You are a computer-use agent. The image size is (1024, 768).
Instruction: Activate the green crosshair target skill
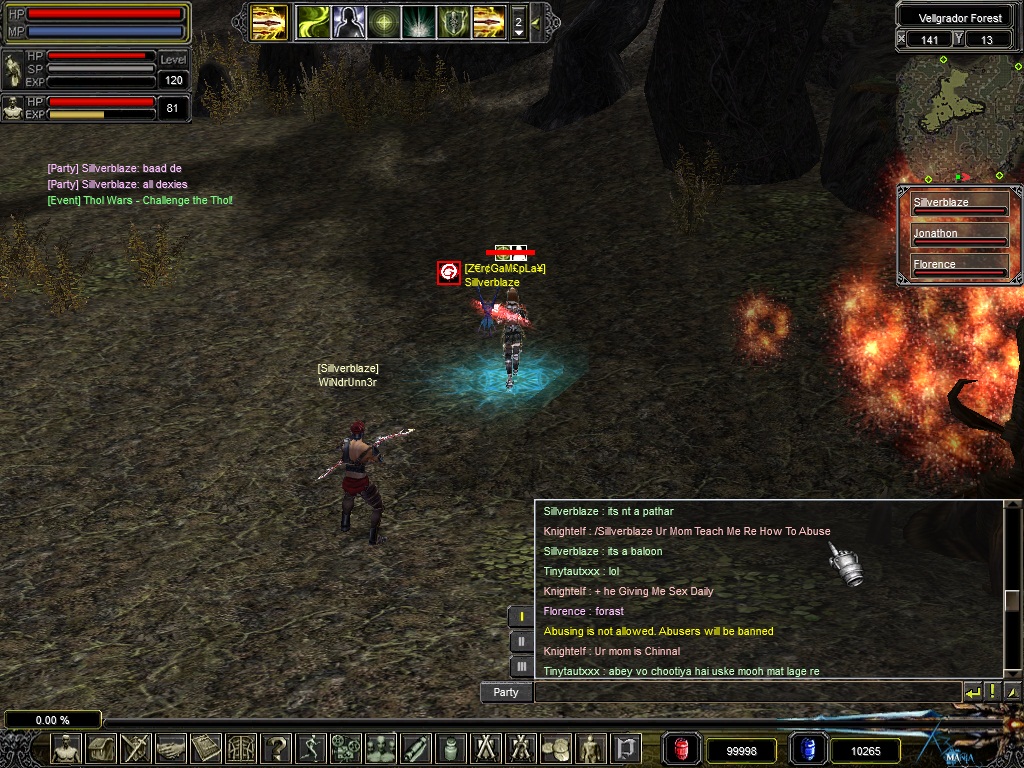click(x=384, y=22)
